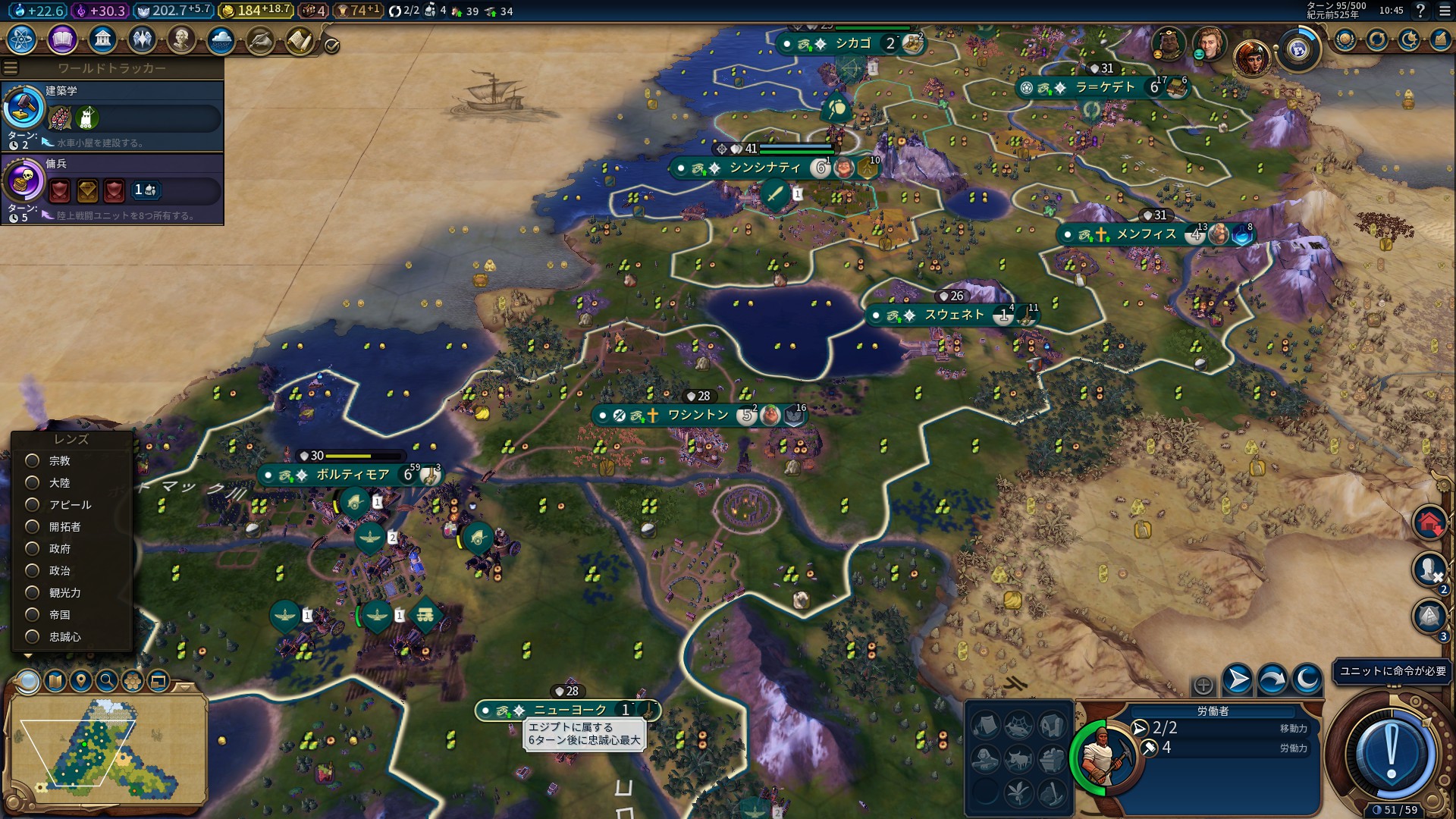
Task: Switch to the 観光力 lens
Action: 33,592
